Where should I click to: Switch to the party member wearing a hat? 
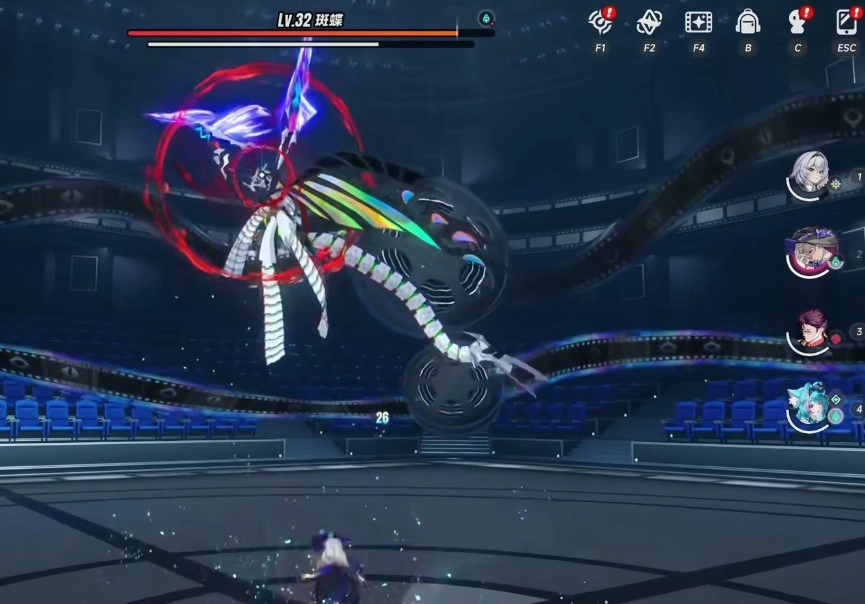(810, 250)
